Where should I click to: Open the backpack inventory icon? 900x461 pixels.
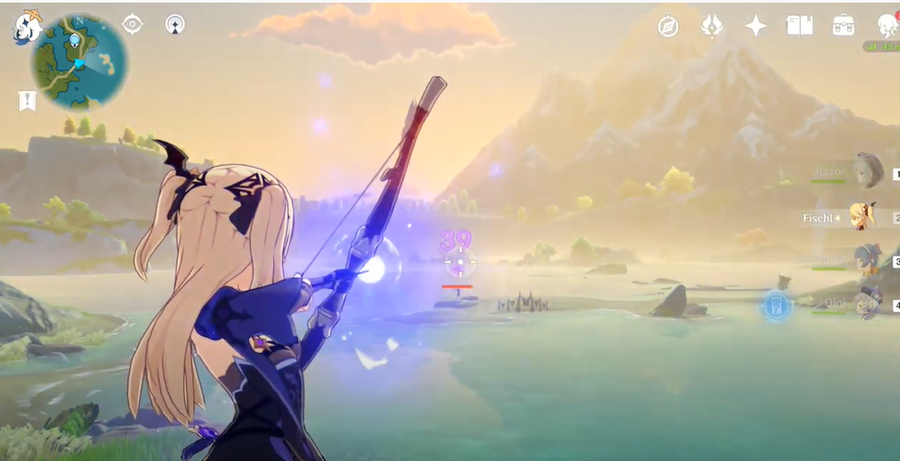click(x=843, y=26)
